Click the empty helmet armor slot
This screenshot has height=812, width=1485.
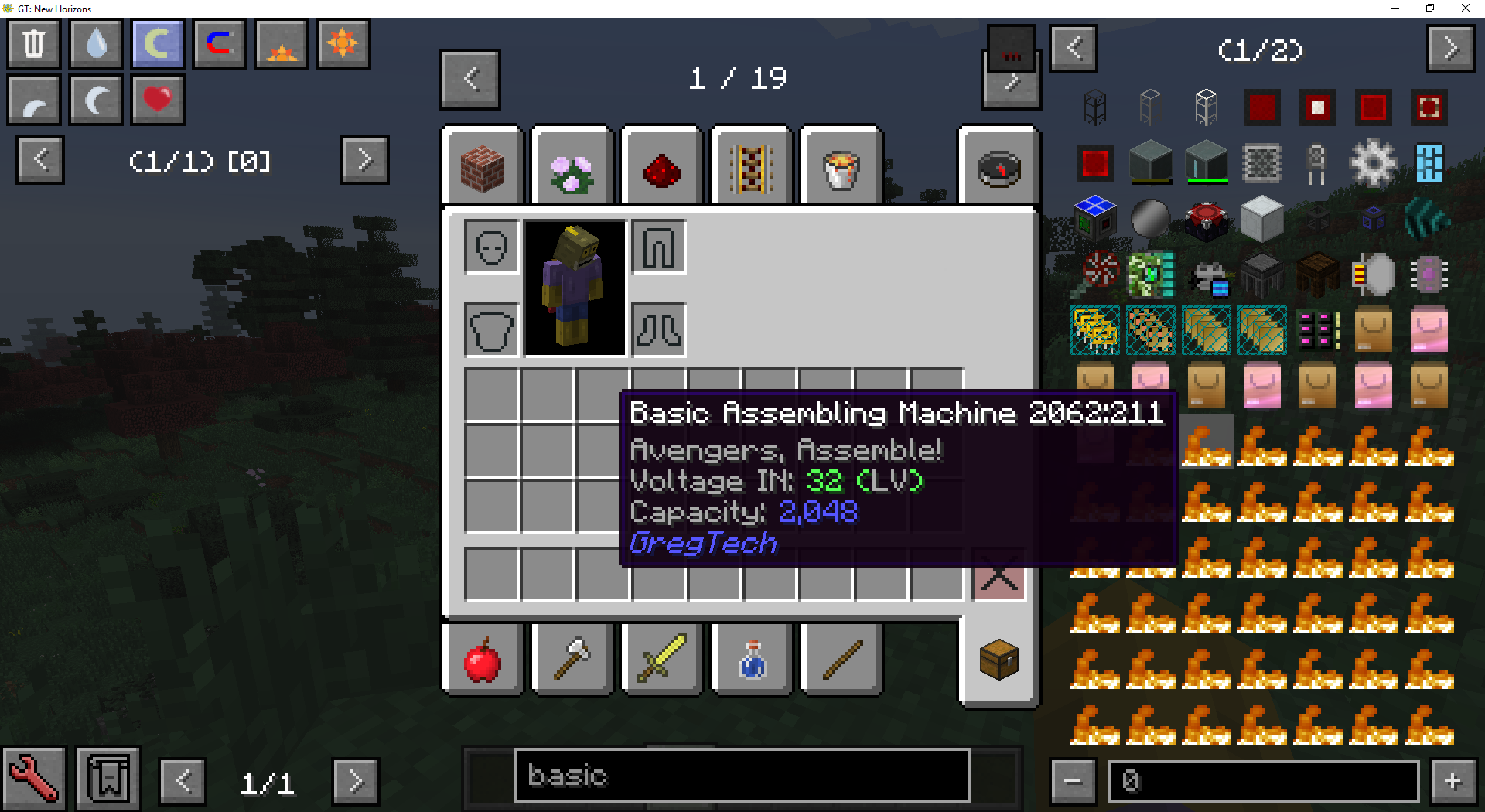point(490,247)
